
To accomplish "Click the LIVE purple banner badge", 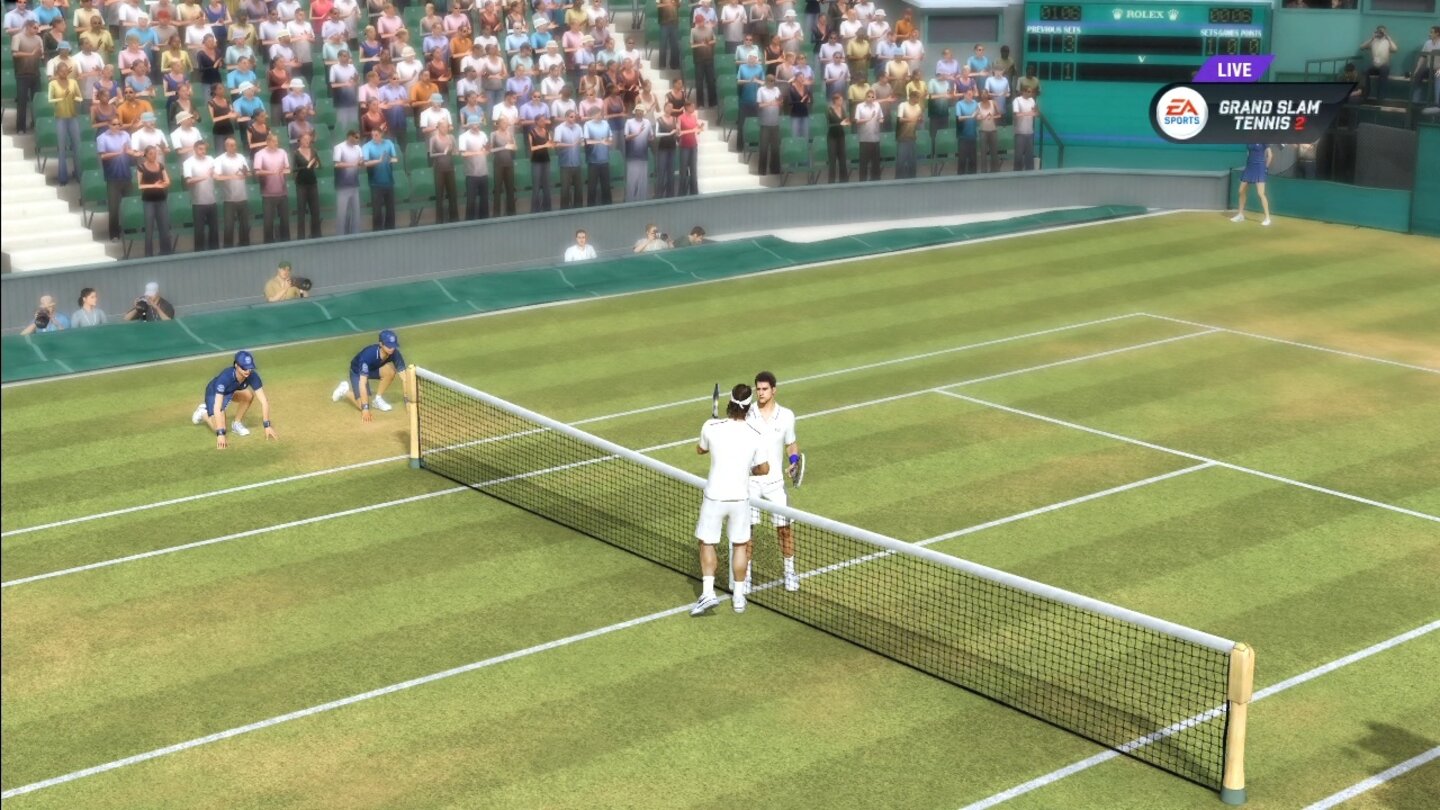I will pos(1234,68).
